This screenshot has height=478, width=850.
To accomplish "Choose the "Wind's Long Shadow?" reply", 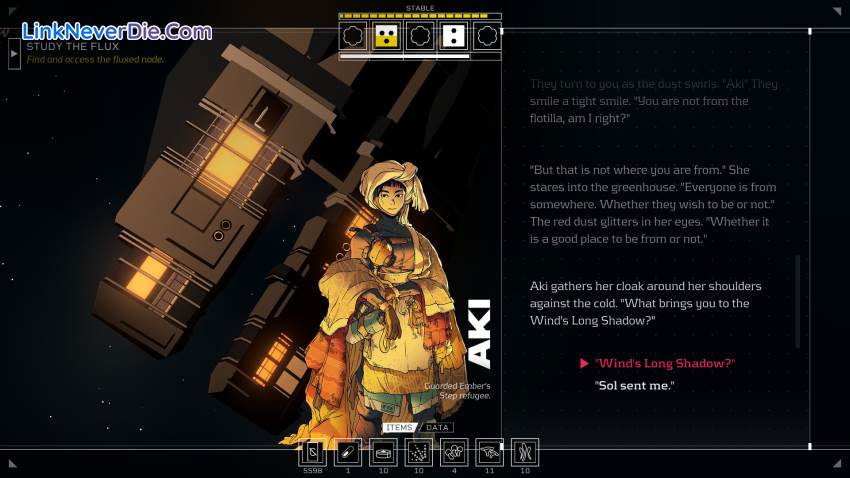I will click(664, 363).
